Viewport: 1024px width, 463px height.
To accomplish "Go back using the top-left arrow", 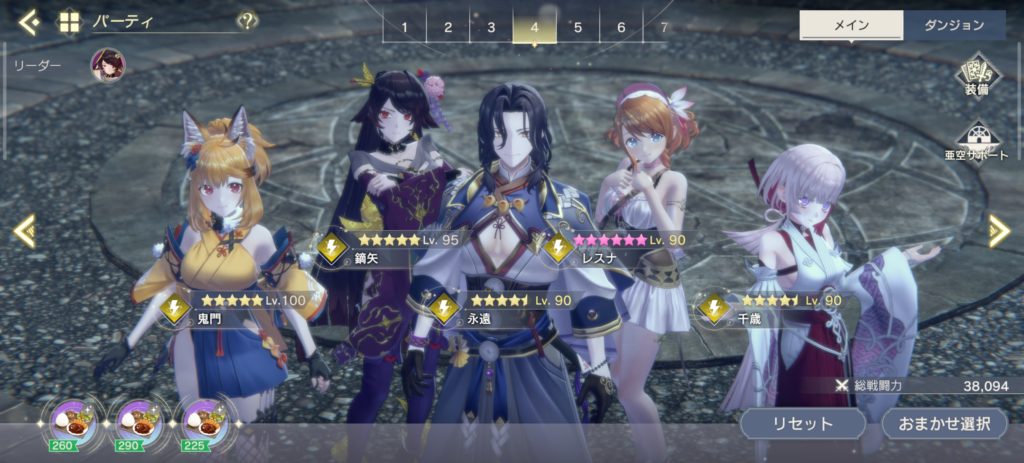I will (x=29, y=21).
